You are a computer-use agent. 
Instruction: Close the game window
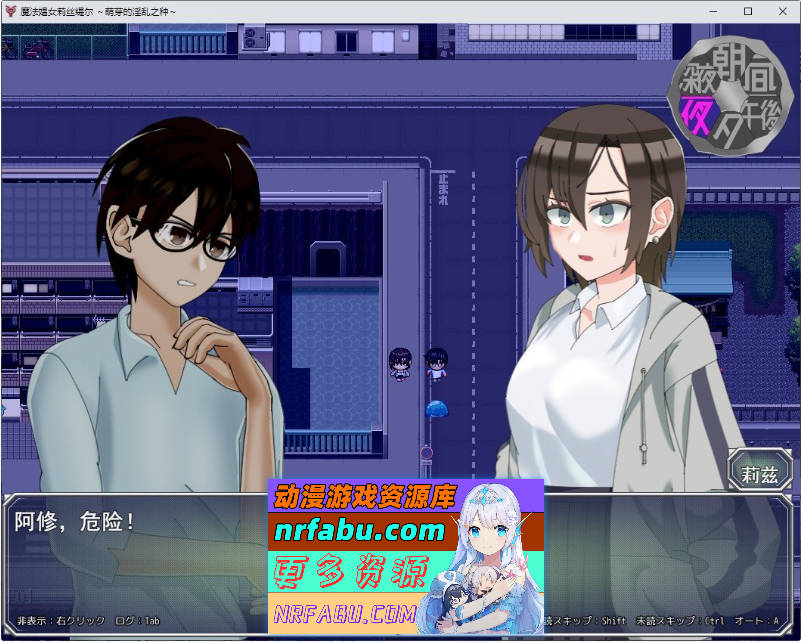tap(780, 11)
